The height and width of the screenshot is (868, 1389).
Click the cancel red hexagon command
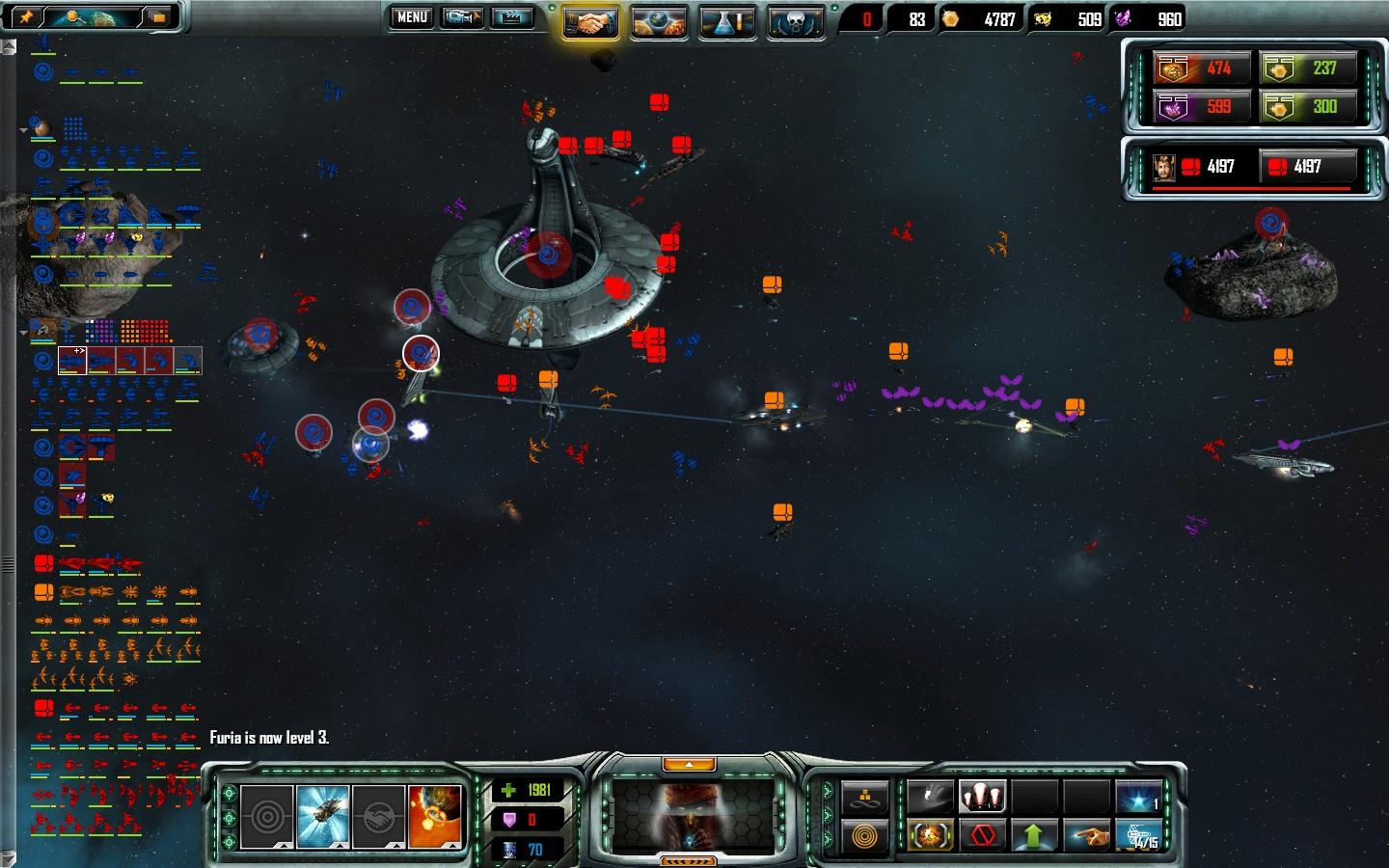982,835
